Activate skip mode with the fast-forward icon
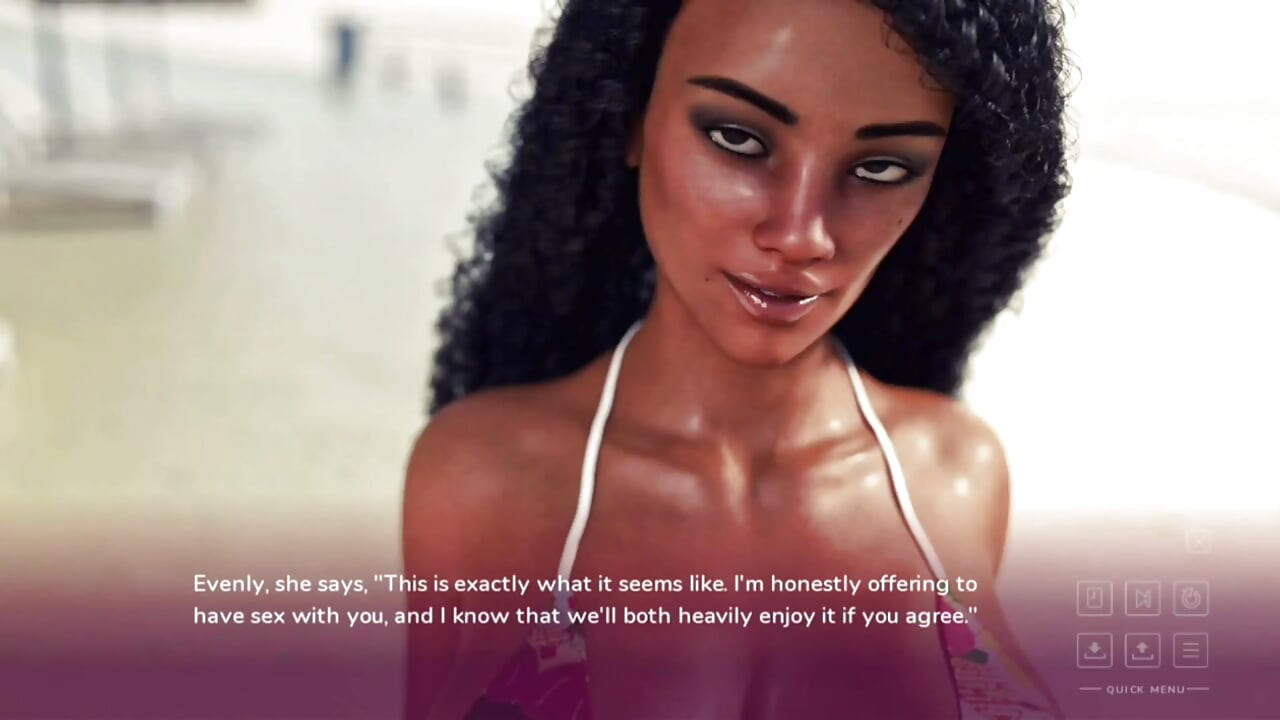This screenshot has height=720, width=1280. pyautogui.click(x=1142, y=598)
